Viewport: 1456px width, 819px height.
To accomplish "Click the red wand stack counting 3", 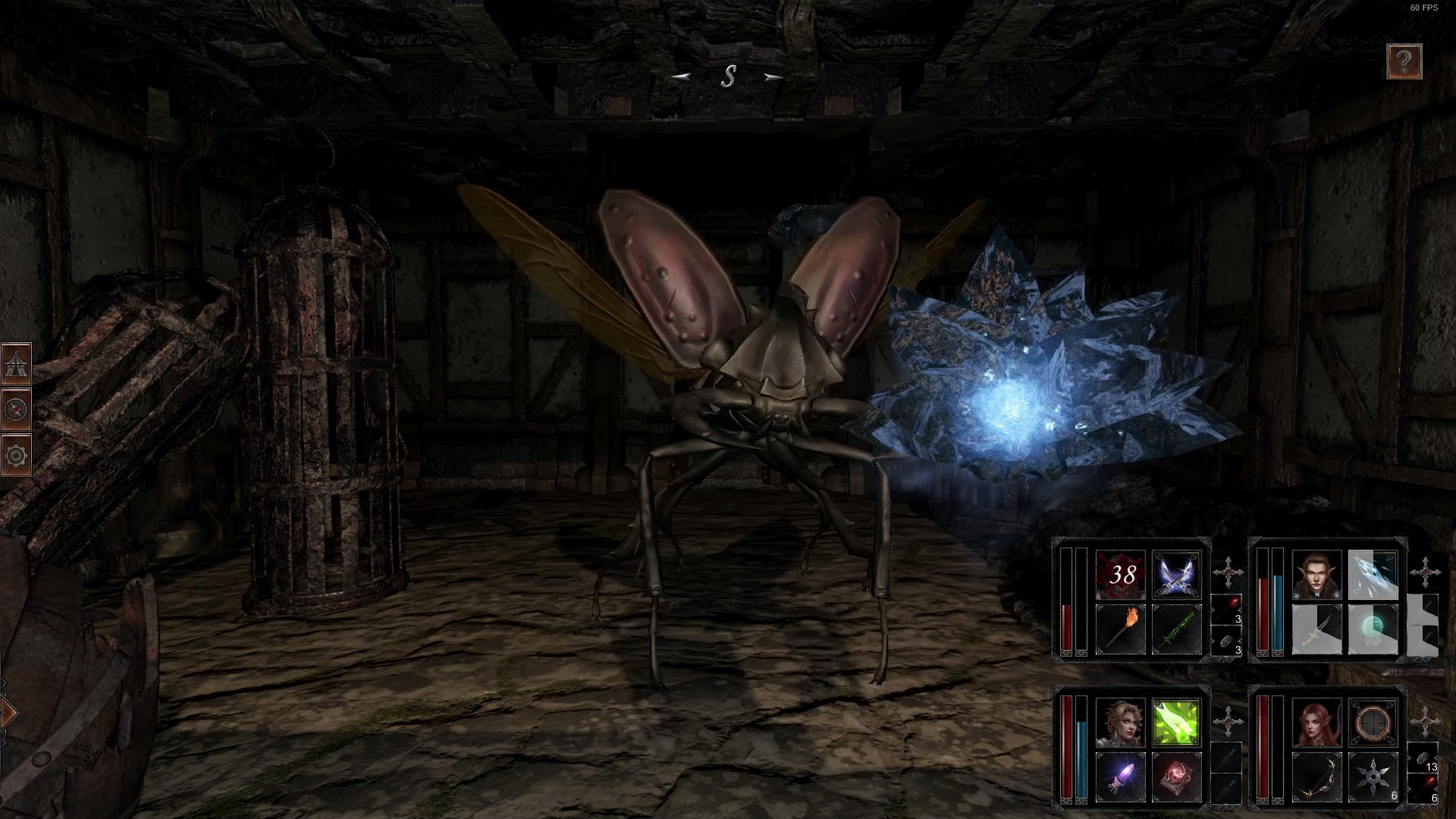I will coord(1226,610).
